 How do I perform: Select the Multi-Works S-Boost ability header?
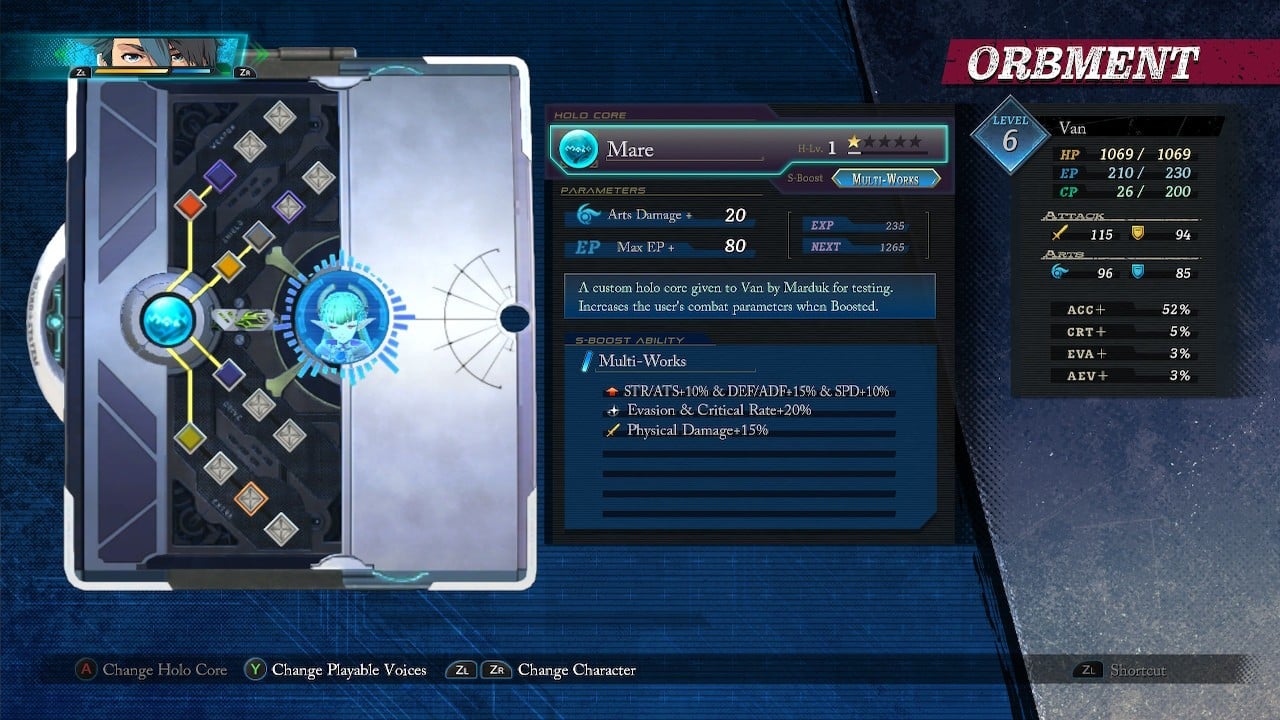642,361
